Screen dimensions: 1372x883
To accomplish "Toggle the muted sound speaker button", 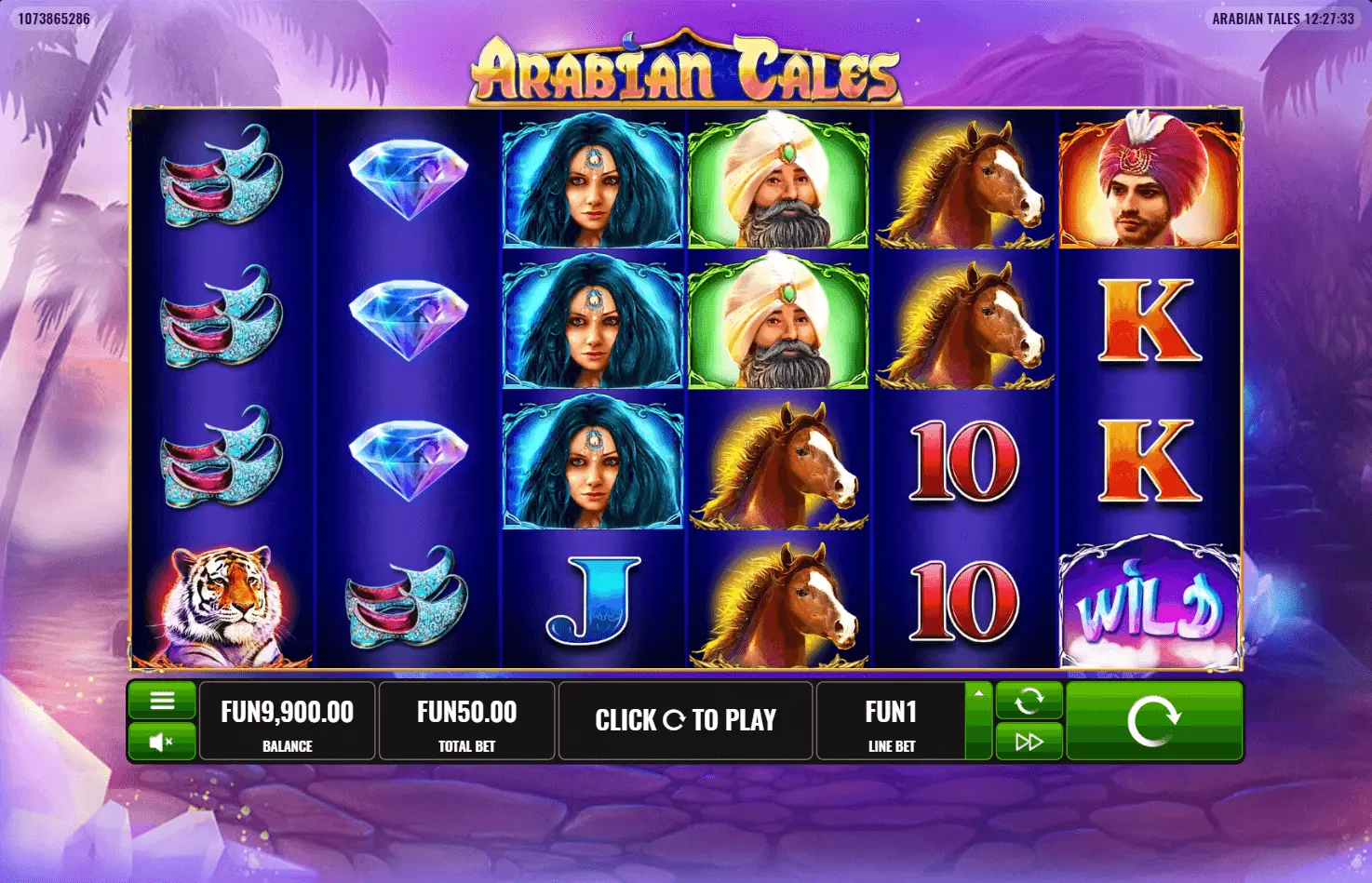I will 162,742.
